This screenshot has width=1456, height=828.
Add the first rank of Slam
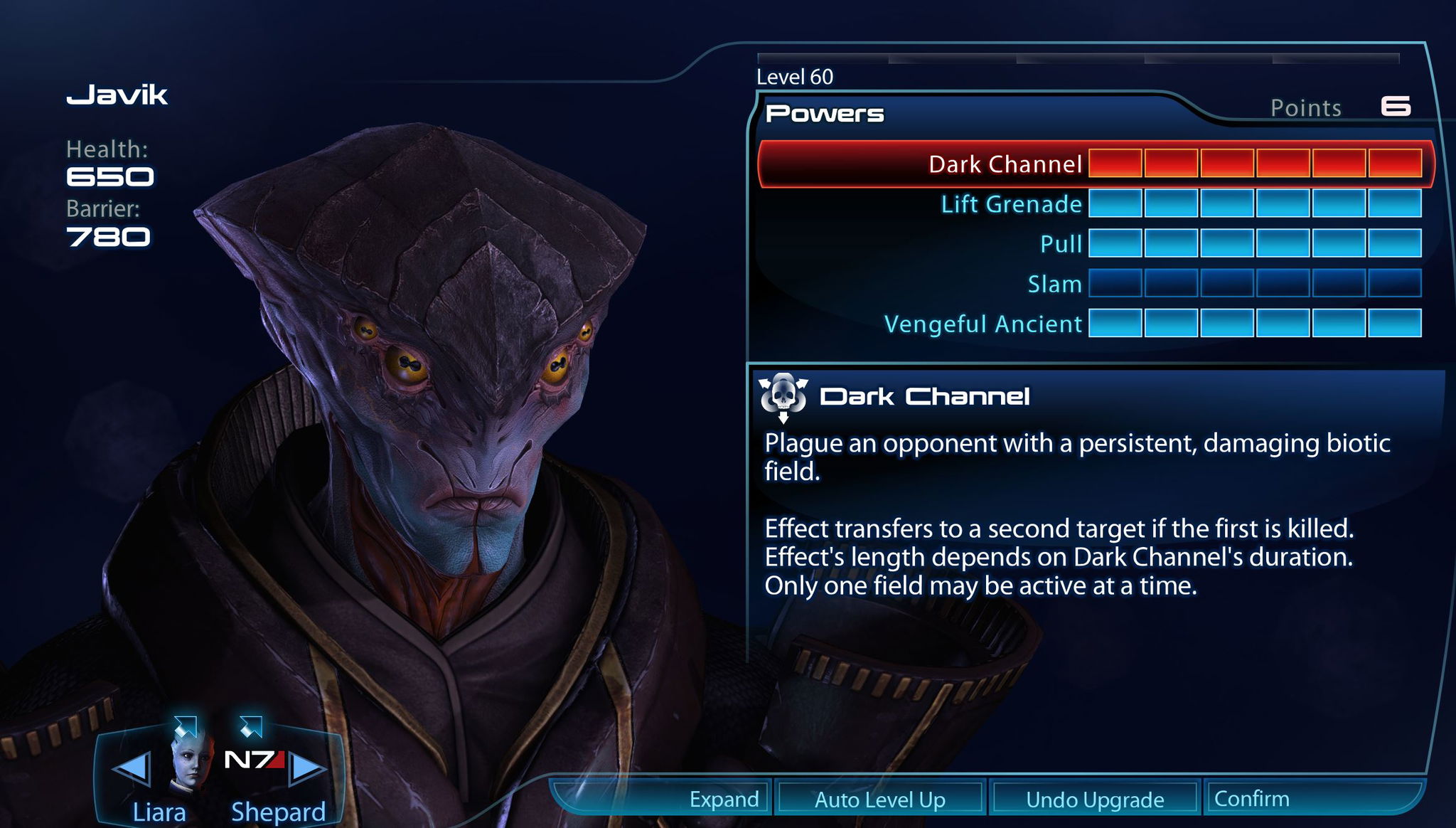[1116, 283]
